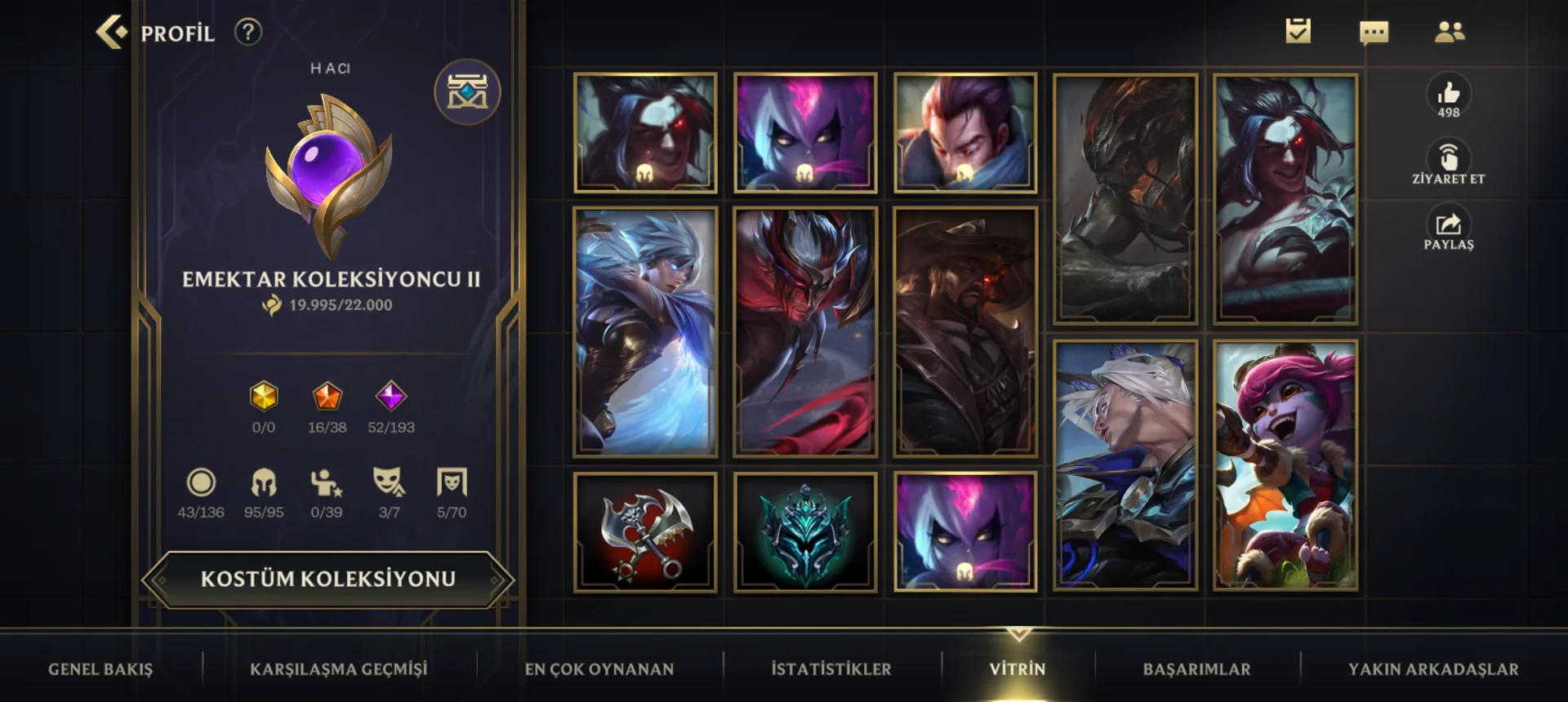The image size is (1568, 702).
Task: Open the En Çok Oynanan tab
Action: click(x=599, y=669)
